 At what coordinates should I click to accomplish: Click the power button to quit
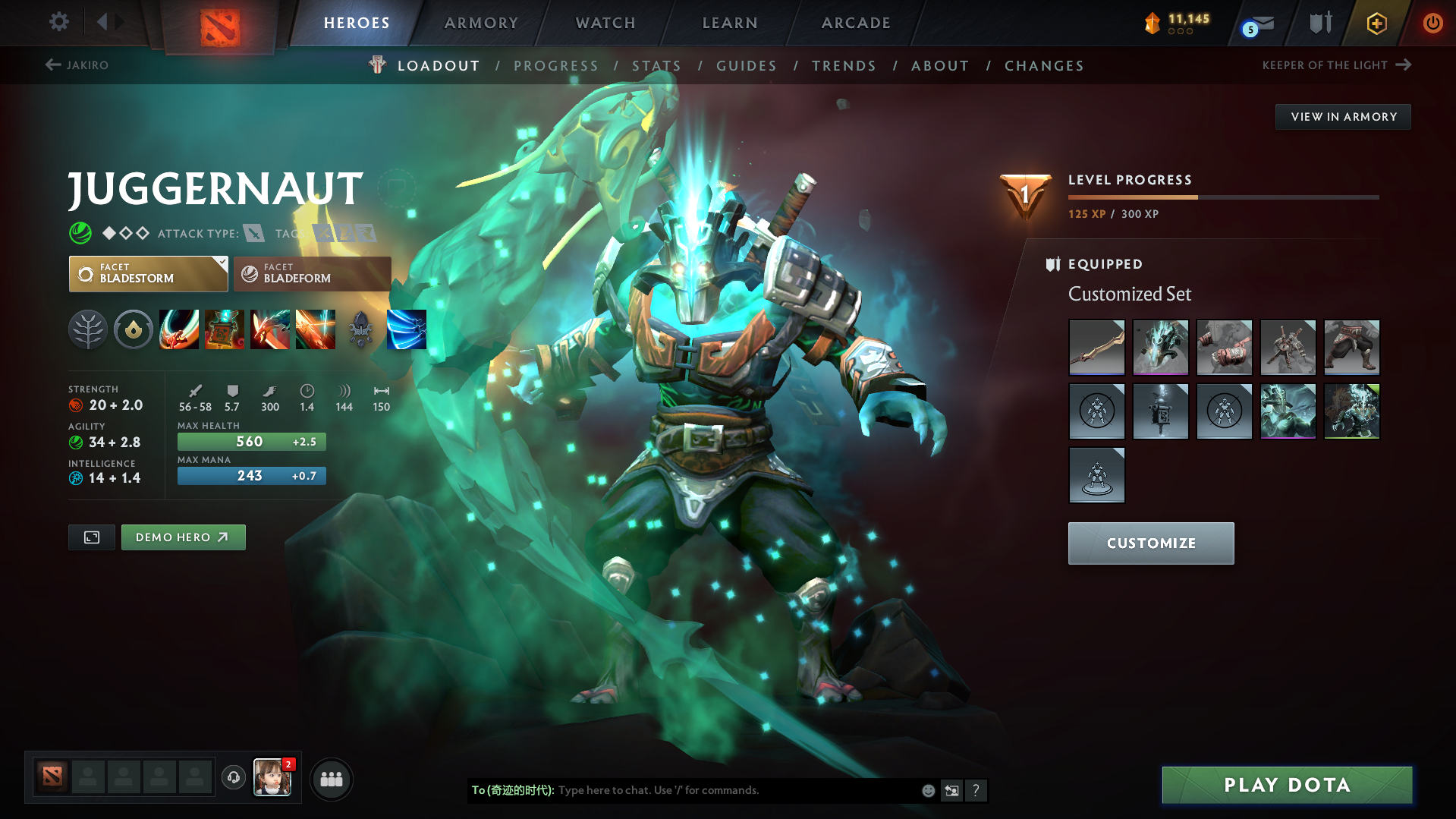tap(1432, 23)
